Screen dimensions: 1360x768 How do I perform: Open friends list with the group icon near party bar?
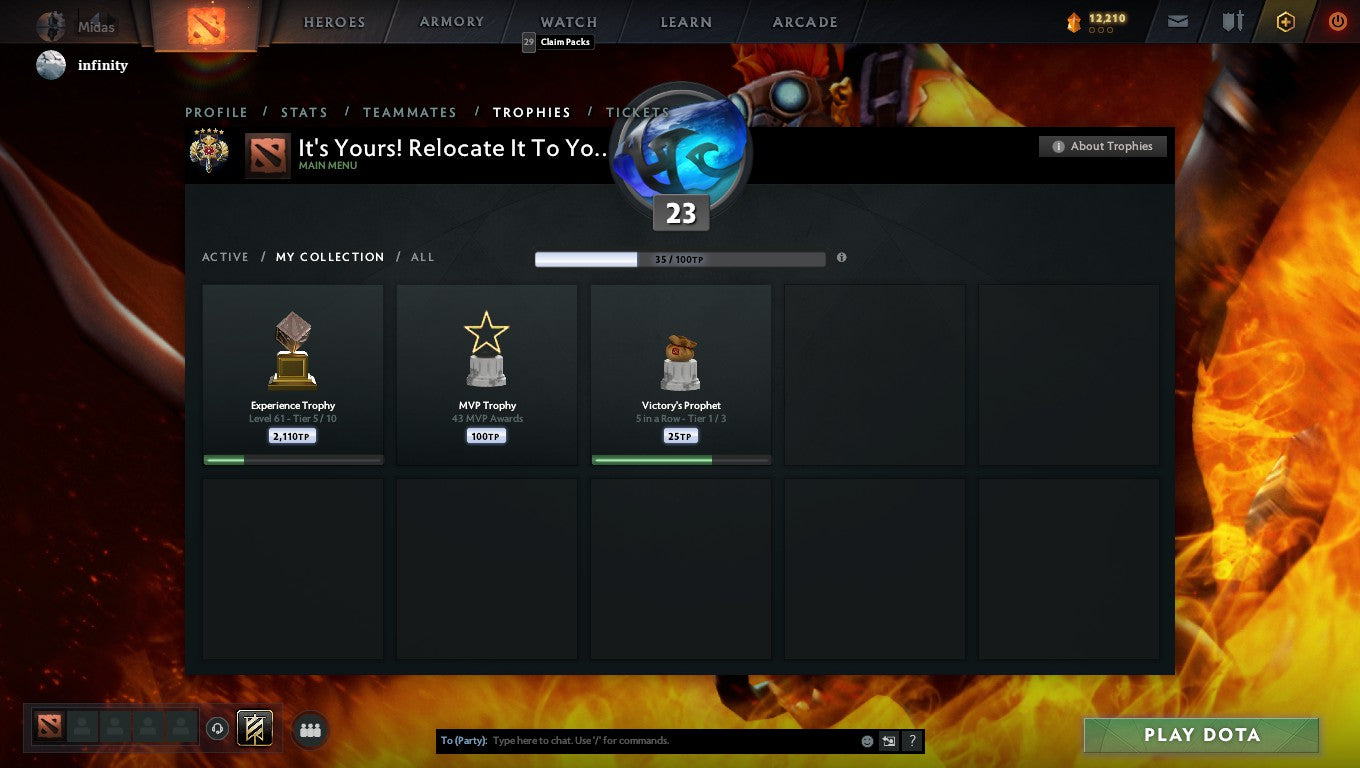pyautogui.click(x=310, y=730)
